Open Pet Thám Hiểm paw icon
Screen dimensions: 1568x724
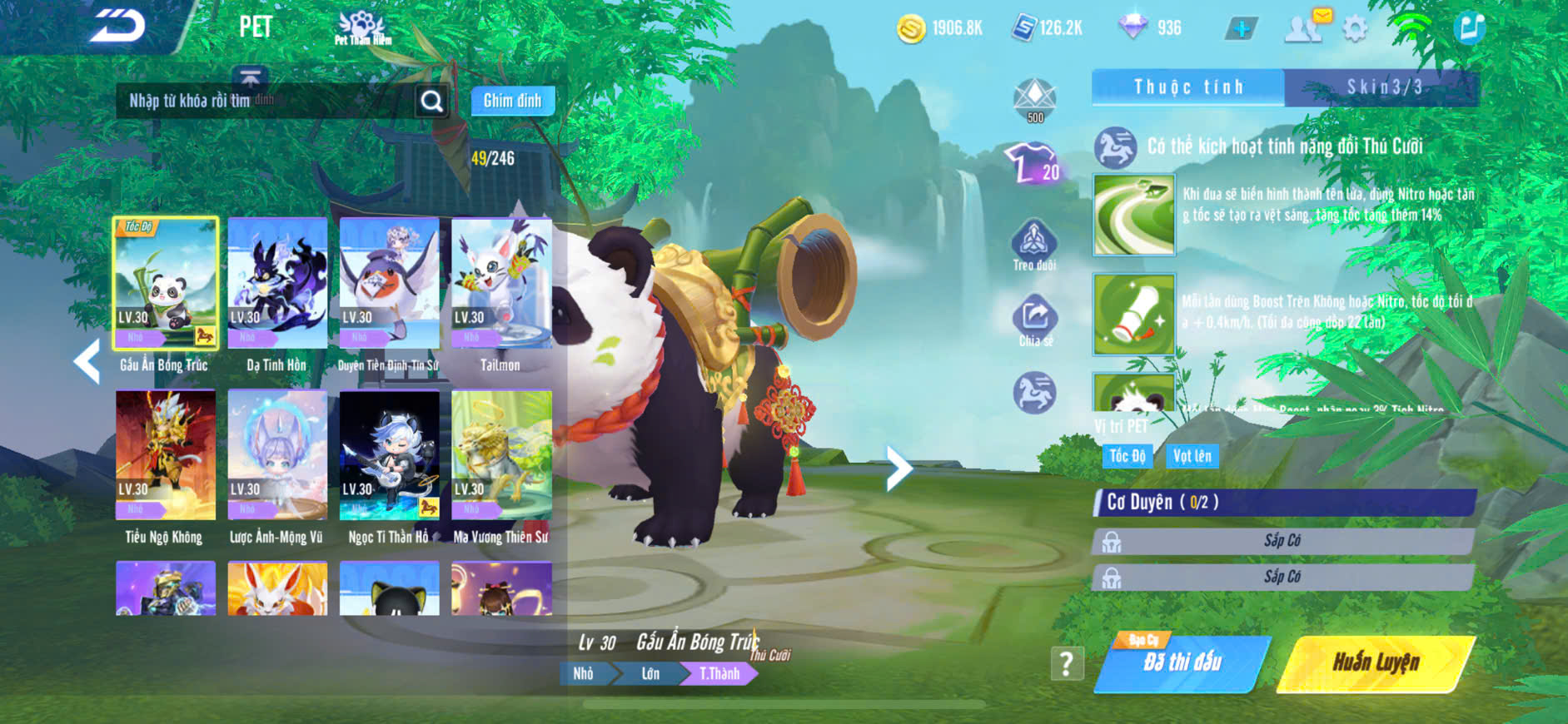[362, 27]
